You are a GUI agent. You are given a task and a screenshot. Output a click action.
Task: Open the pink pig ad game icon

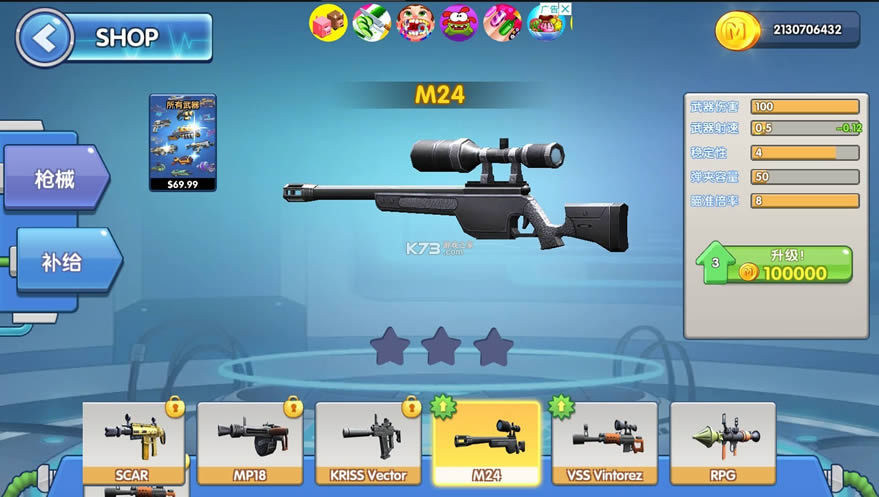(327, 22)
